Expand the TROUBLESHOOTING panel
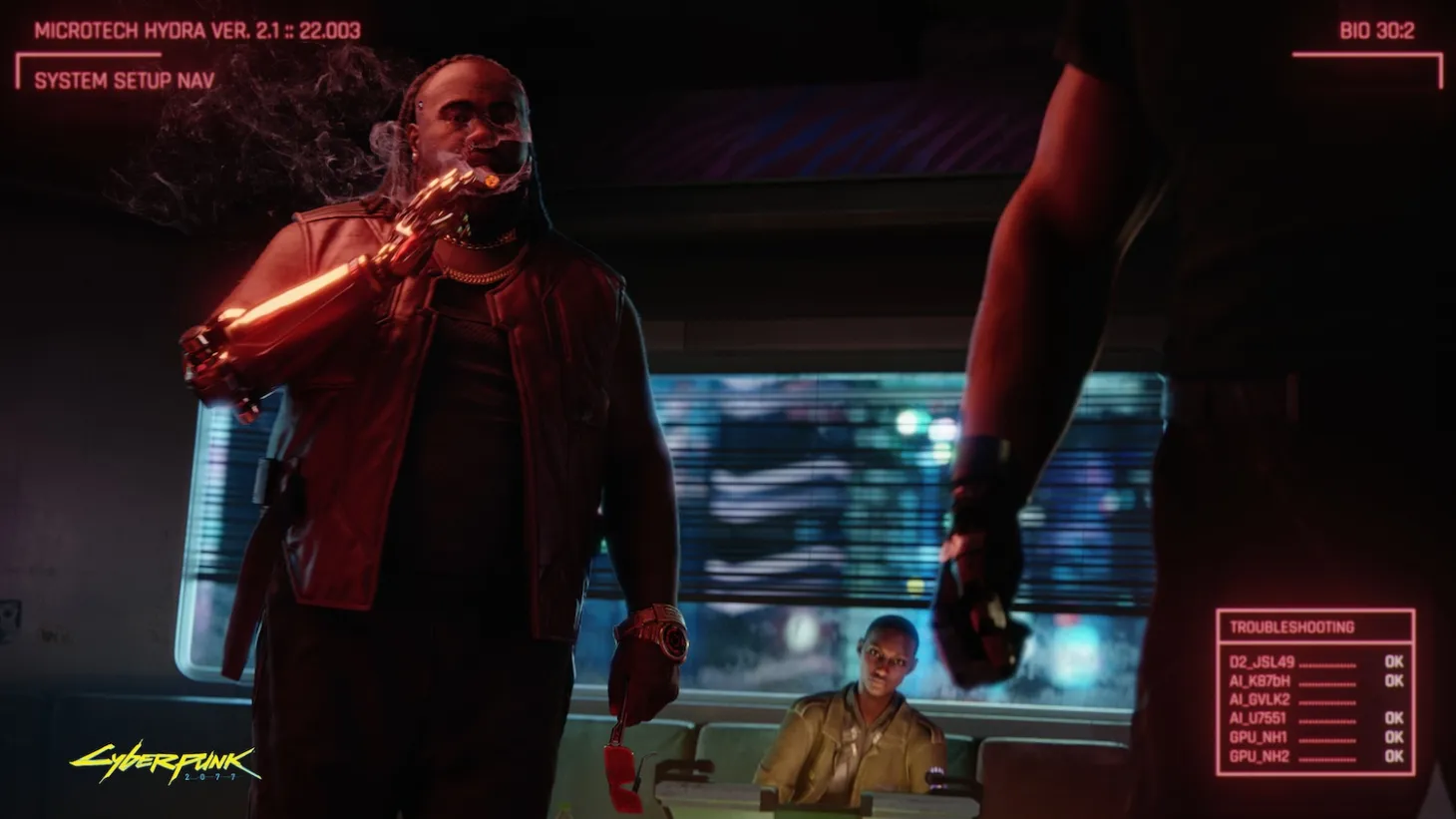 (1293, 626)
